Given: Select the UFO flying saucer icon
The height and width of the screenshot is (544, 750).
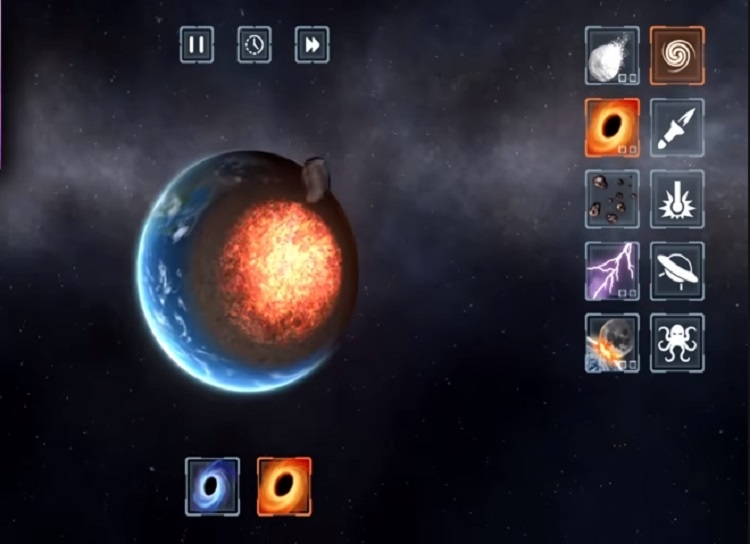Looking at the screenshot, I should [x=677, y=271].
